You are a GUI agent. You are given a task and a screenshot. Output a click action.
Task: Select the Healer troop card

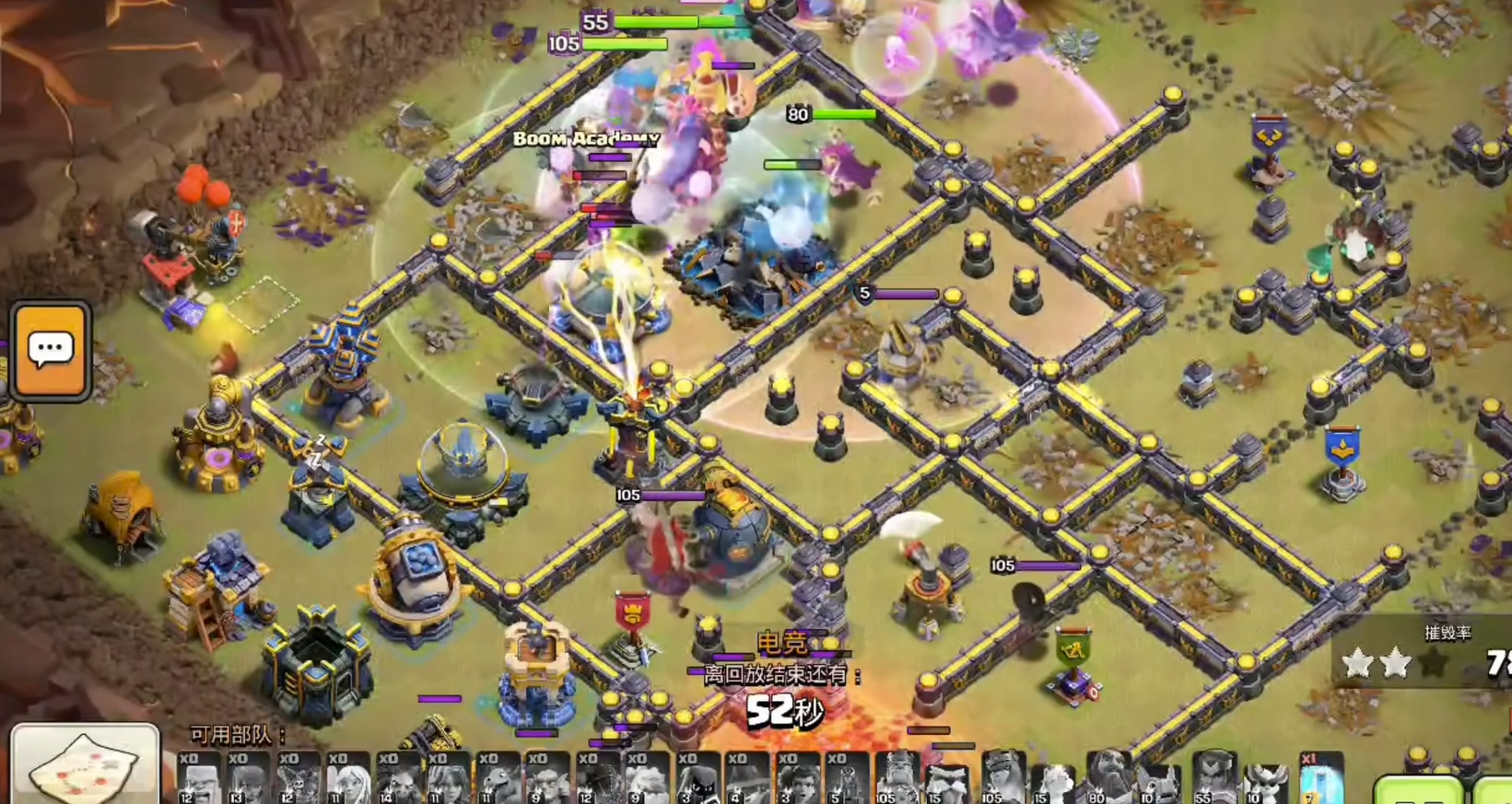coord(348,779)
